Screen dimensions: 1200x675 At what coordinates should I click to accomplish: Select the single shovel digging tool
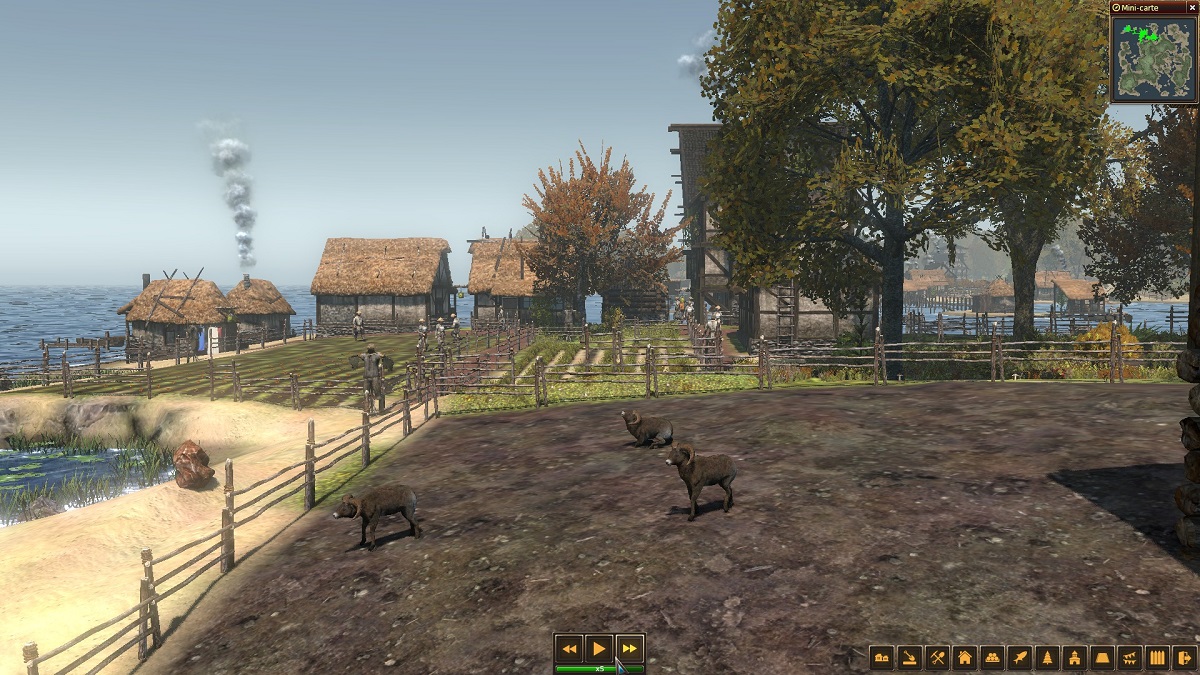tap(909, 657)
